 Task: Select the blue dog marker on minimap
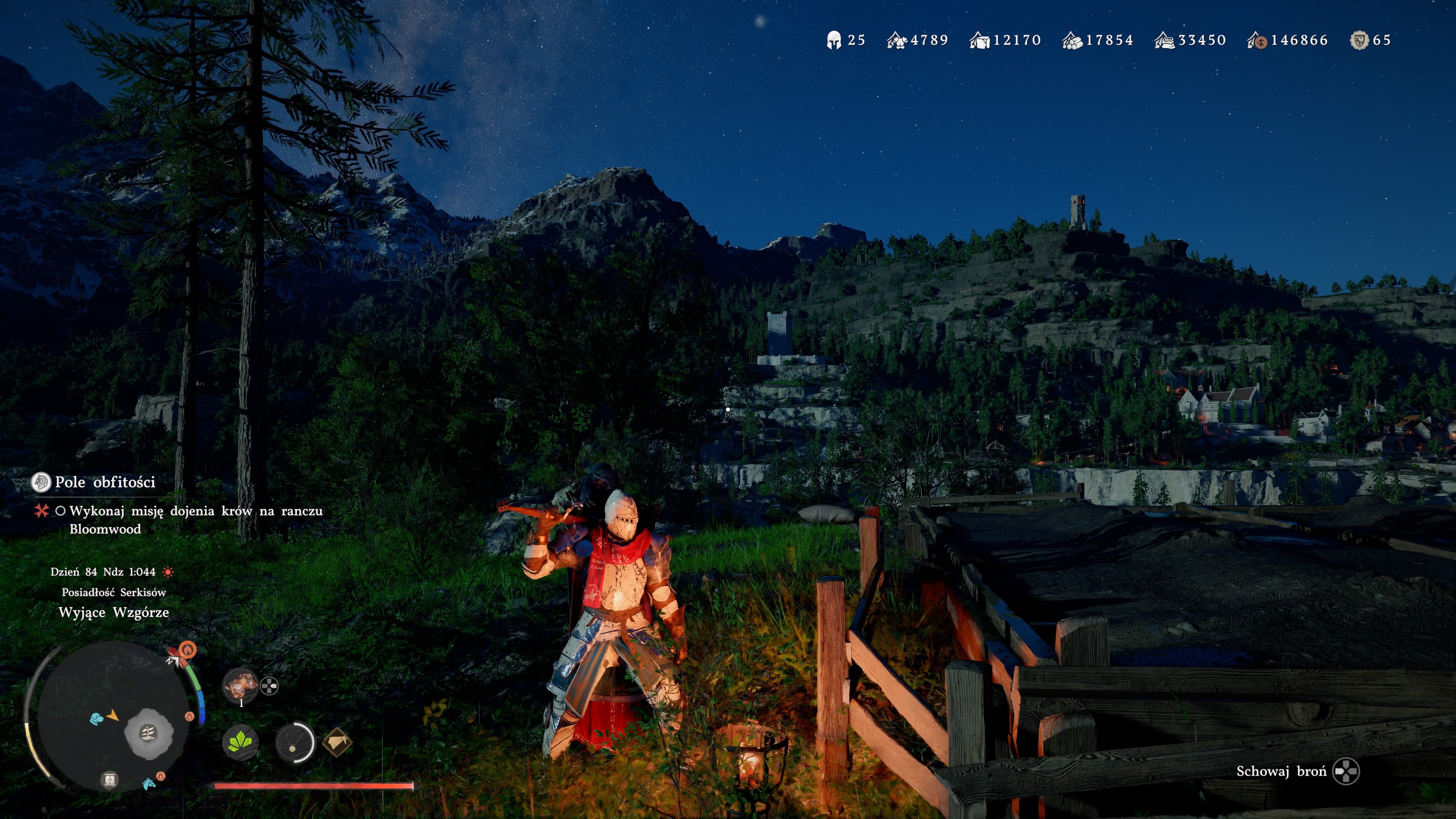[x=97, y=718]
